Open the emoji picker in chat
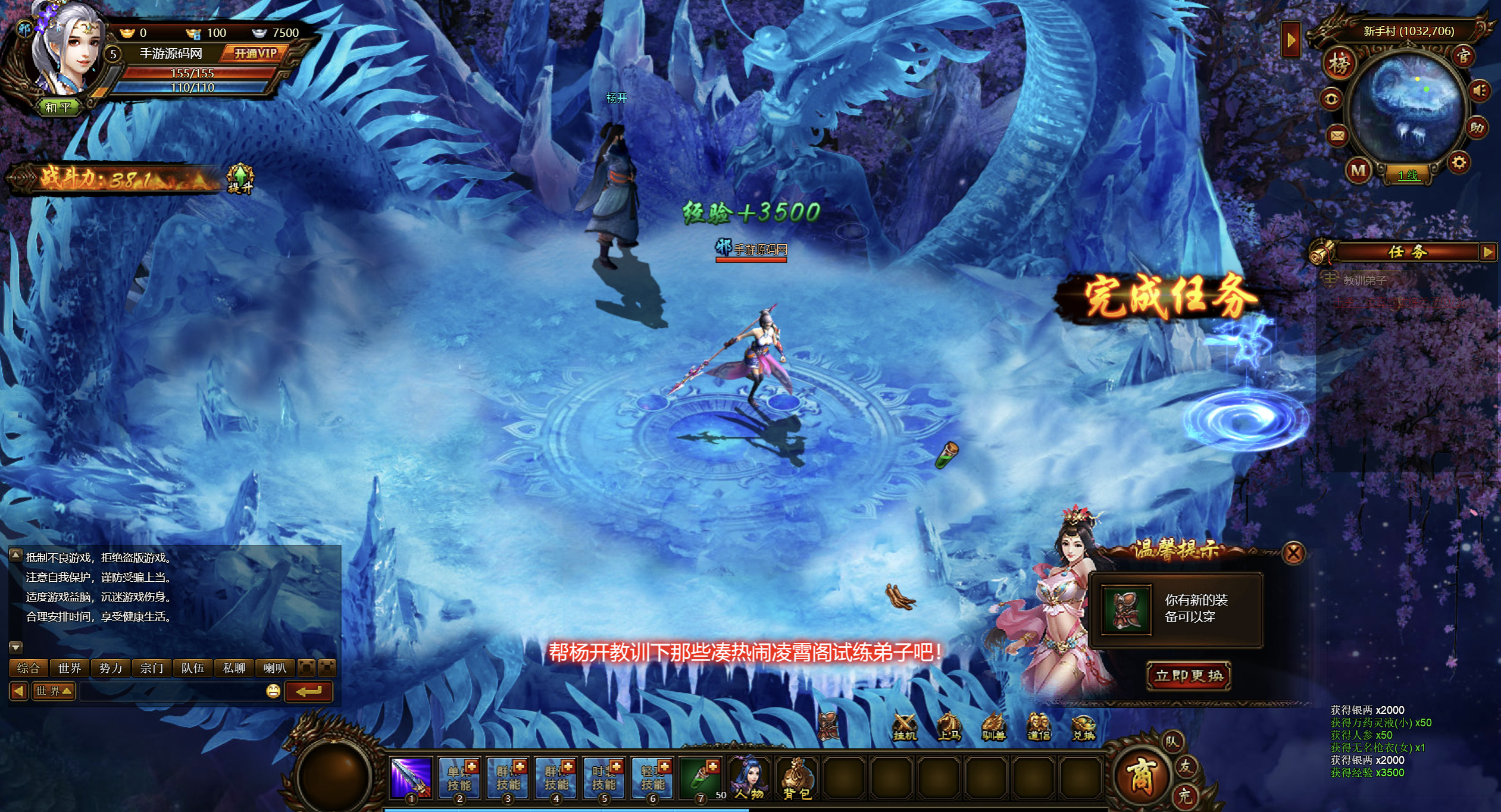Screen dimensions: 1501x812 point(273,691)
